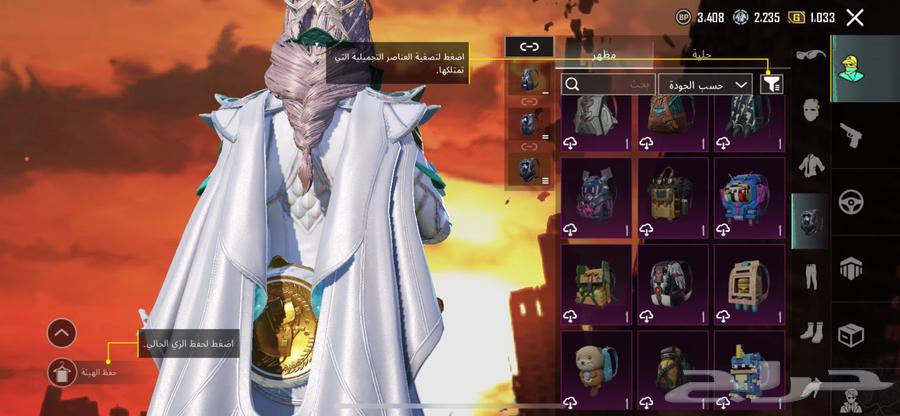
Task: Expand the panel with the up-arrow button
Action: (62, 333)
